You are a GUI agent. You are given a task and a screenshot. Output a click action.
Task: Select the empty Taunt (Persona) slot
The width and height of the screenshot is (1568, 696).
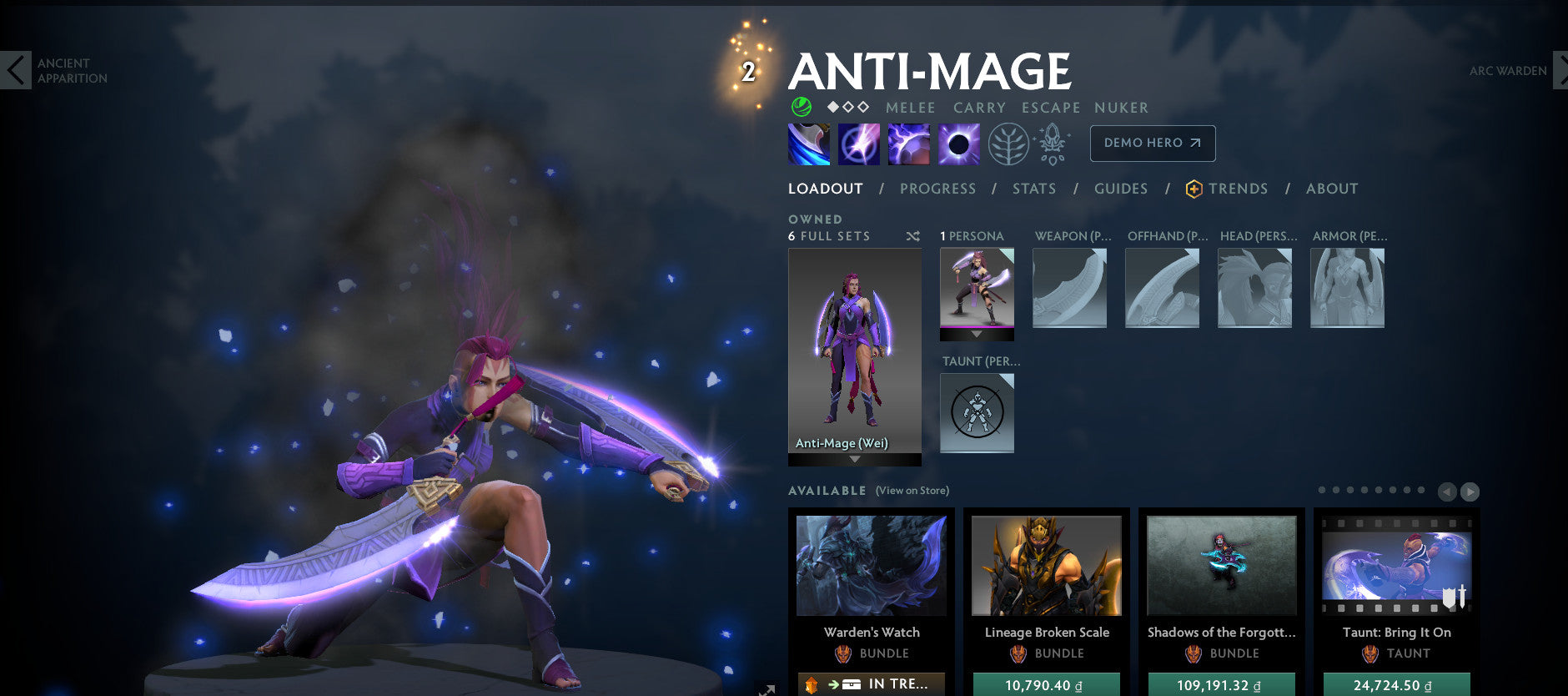[976, 411]
